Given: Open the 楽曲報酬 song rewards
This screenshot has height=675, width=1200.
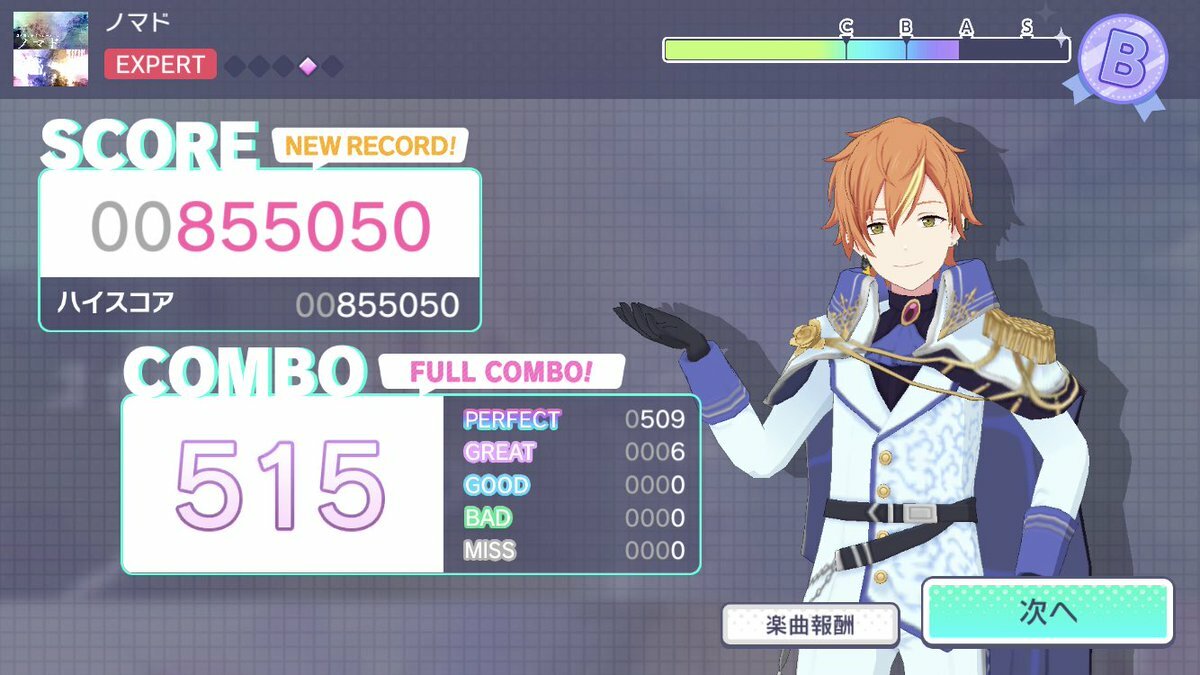Looking at the screenshot, I should pyautogui.click(x=810, y=624).
